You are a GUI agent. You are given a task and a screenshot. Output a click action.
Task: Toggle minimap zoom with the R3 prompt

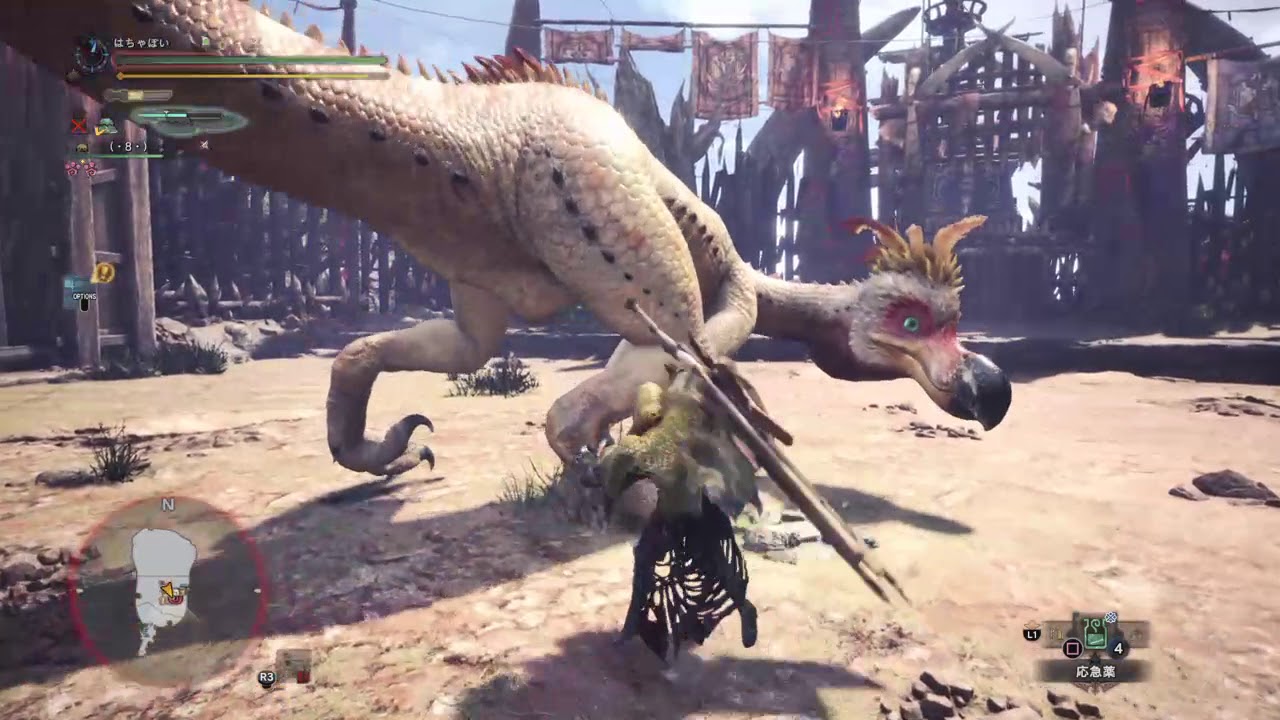(x=265, y=675)
